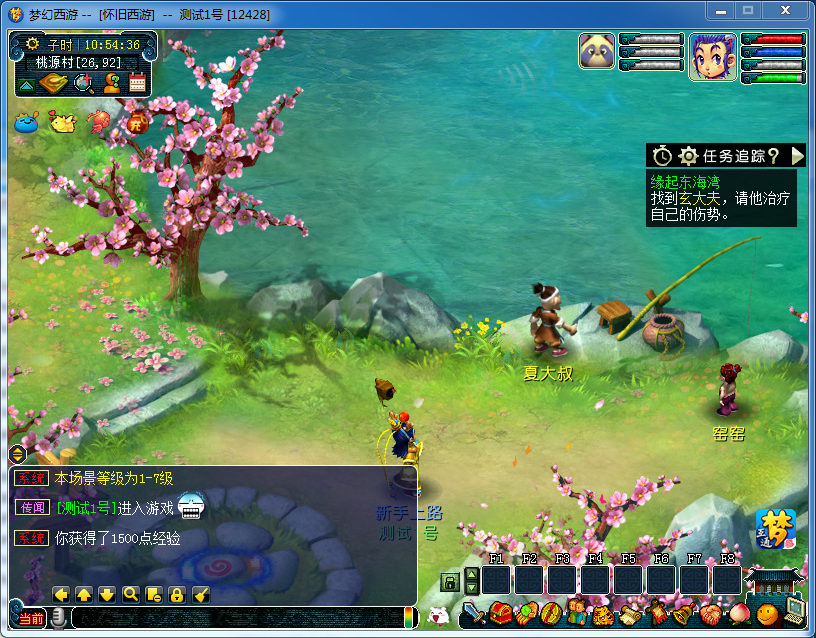Open the treasure chest inventory icon
This screenshot has width=816, height=638.
[x=500, y=612]
